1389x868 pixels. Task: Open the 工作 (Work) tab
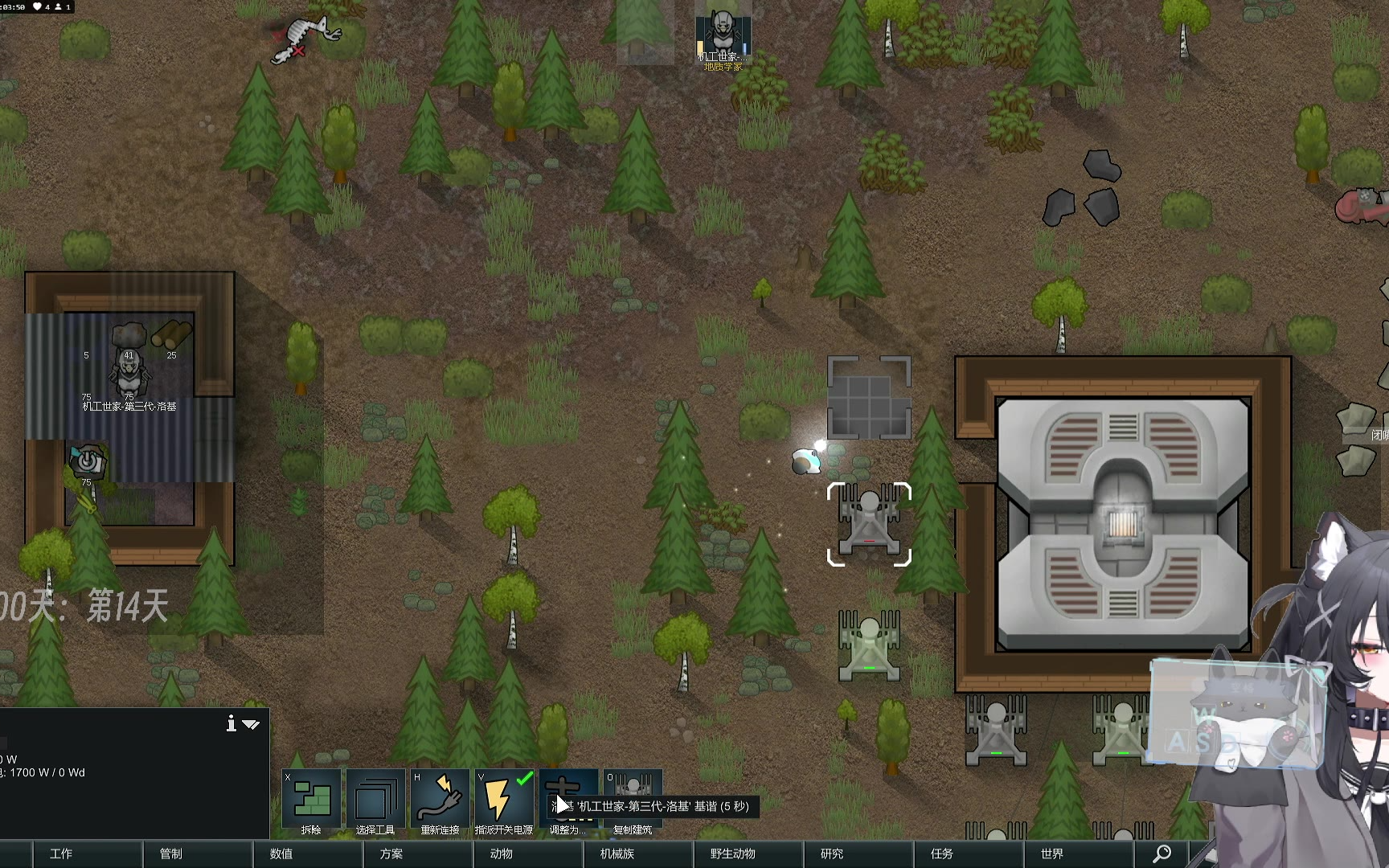coord(61,854)
